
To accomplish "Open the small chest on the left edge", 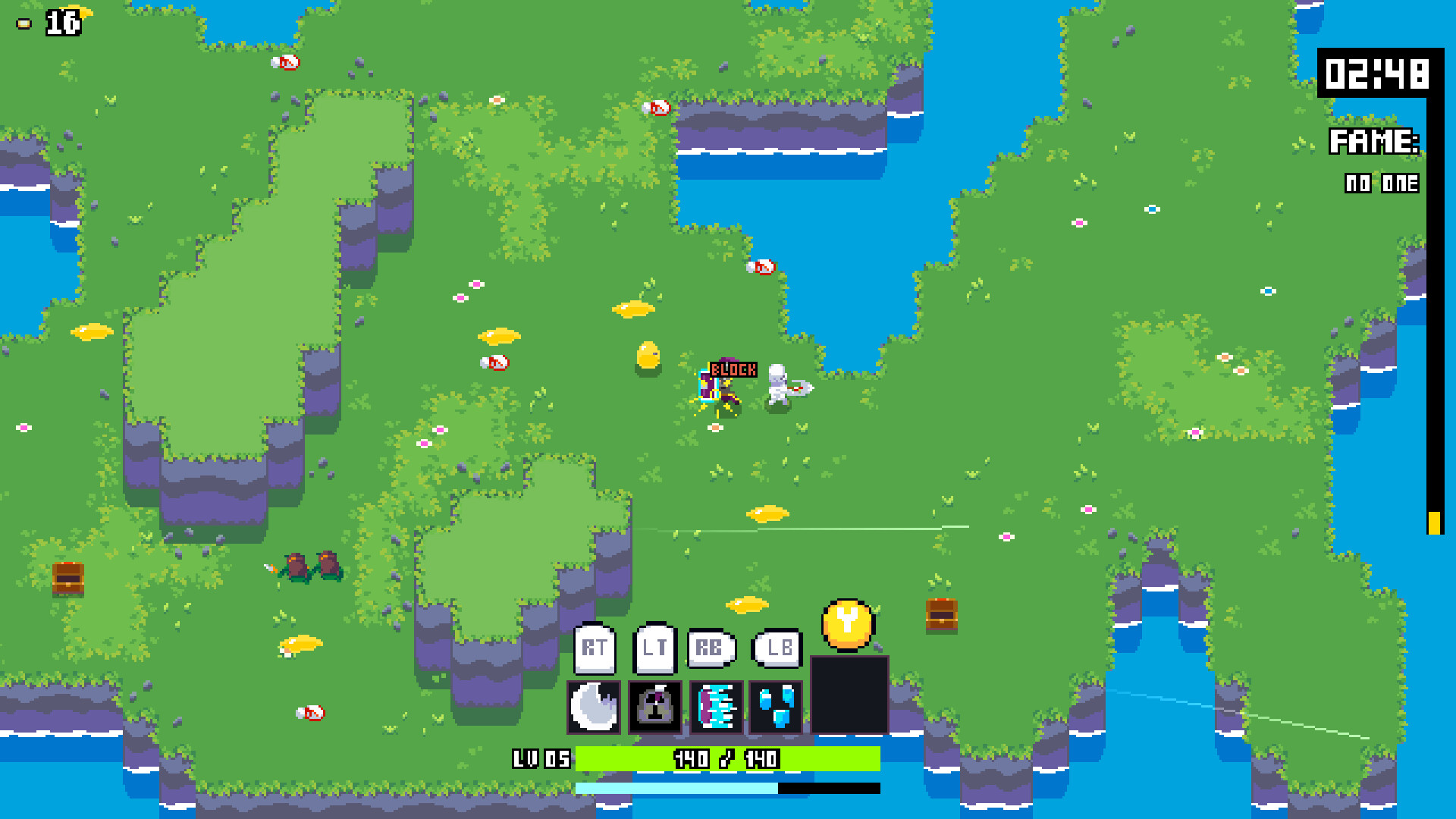I will point(69,579).
